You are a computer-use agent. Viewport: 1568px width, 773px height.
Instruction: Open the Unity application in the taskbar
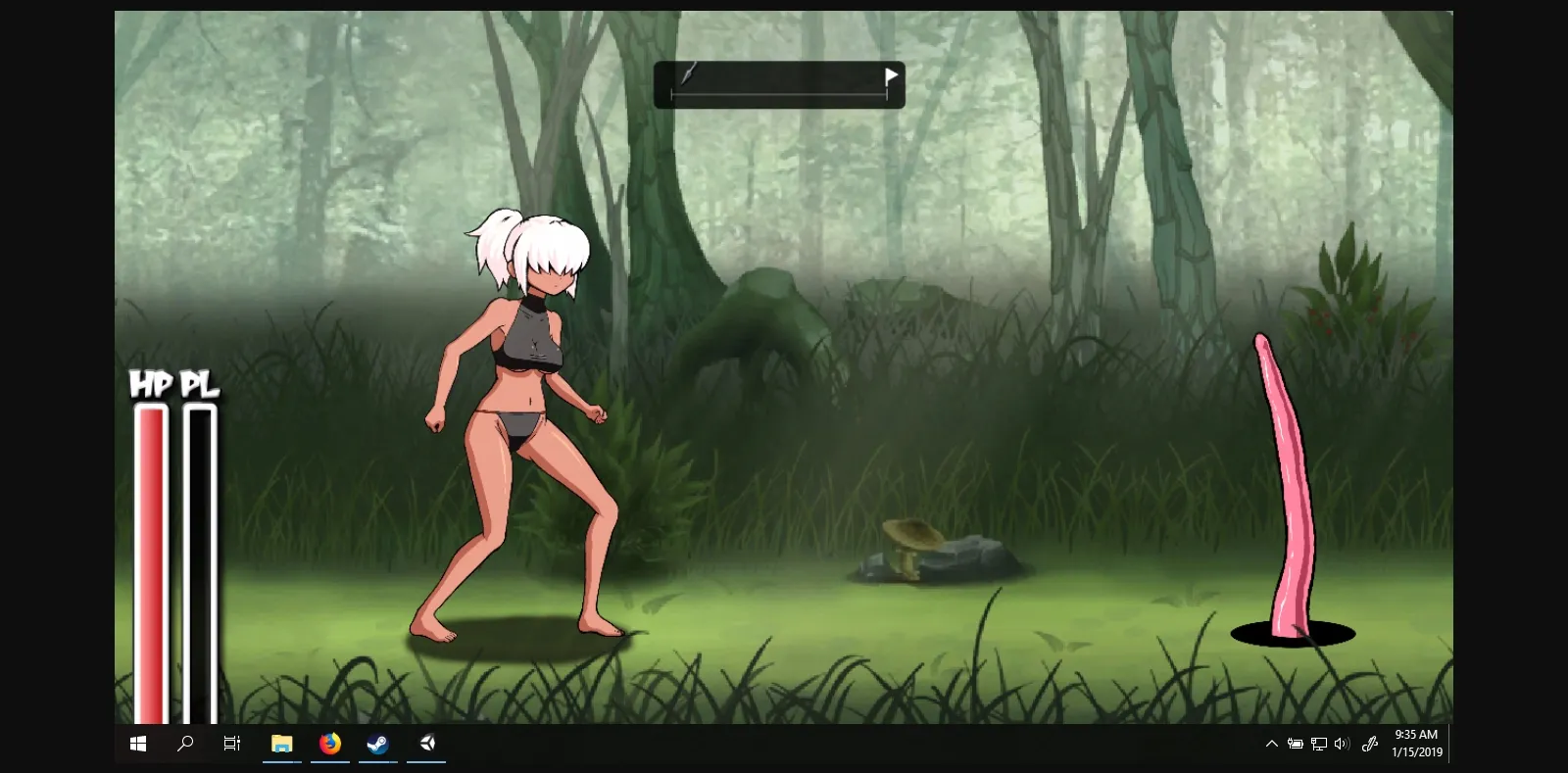[425, 744]
